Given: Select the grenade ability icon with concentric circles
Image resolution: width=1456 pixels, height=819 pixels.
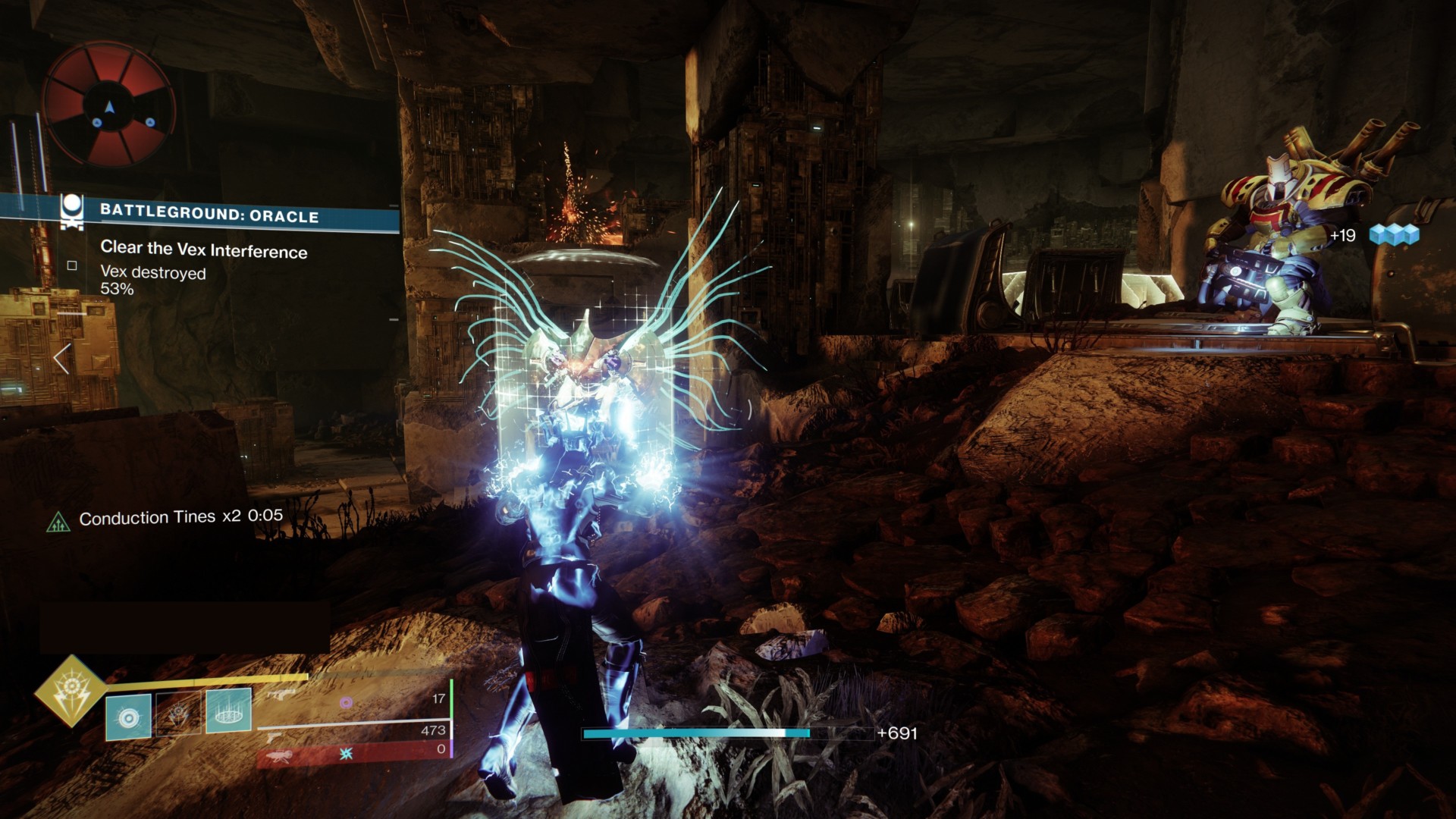Looking at the screenshot, I should (129, 716).
